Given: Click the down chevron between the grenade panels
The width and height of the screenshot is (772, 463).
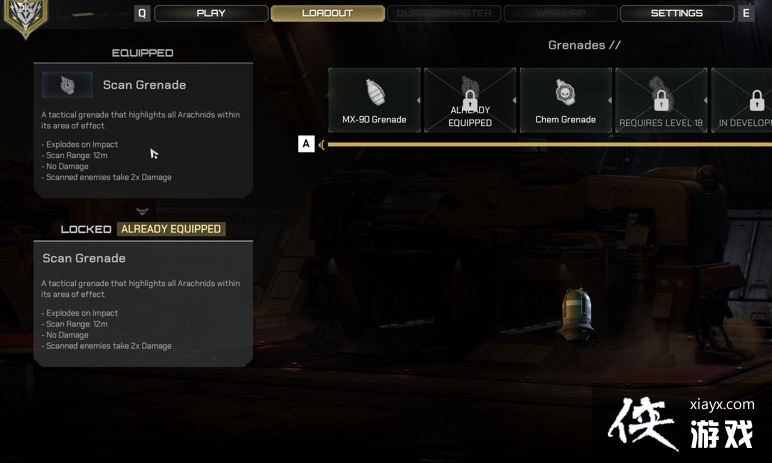Looking at the screenshot, I should click(x=142, y=211).
